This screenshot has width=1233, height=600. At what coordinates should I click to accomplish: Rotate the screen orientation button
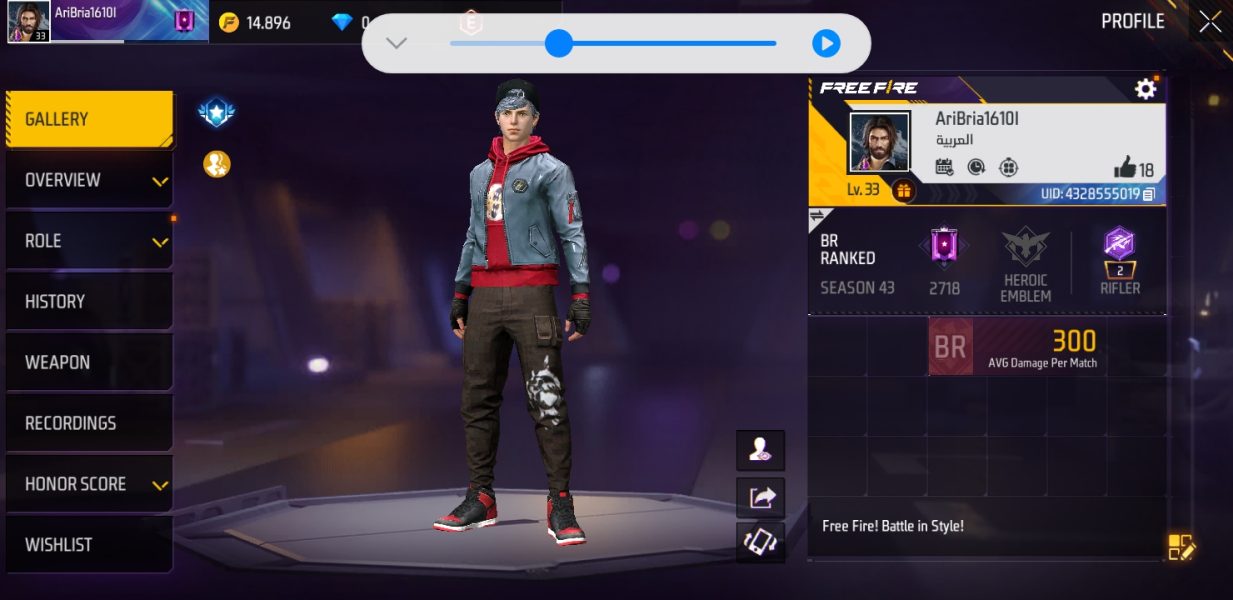coord(761,542)
